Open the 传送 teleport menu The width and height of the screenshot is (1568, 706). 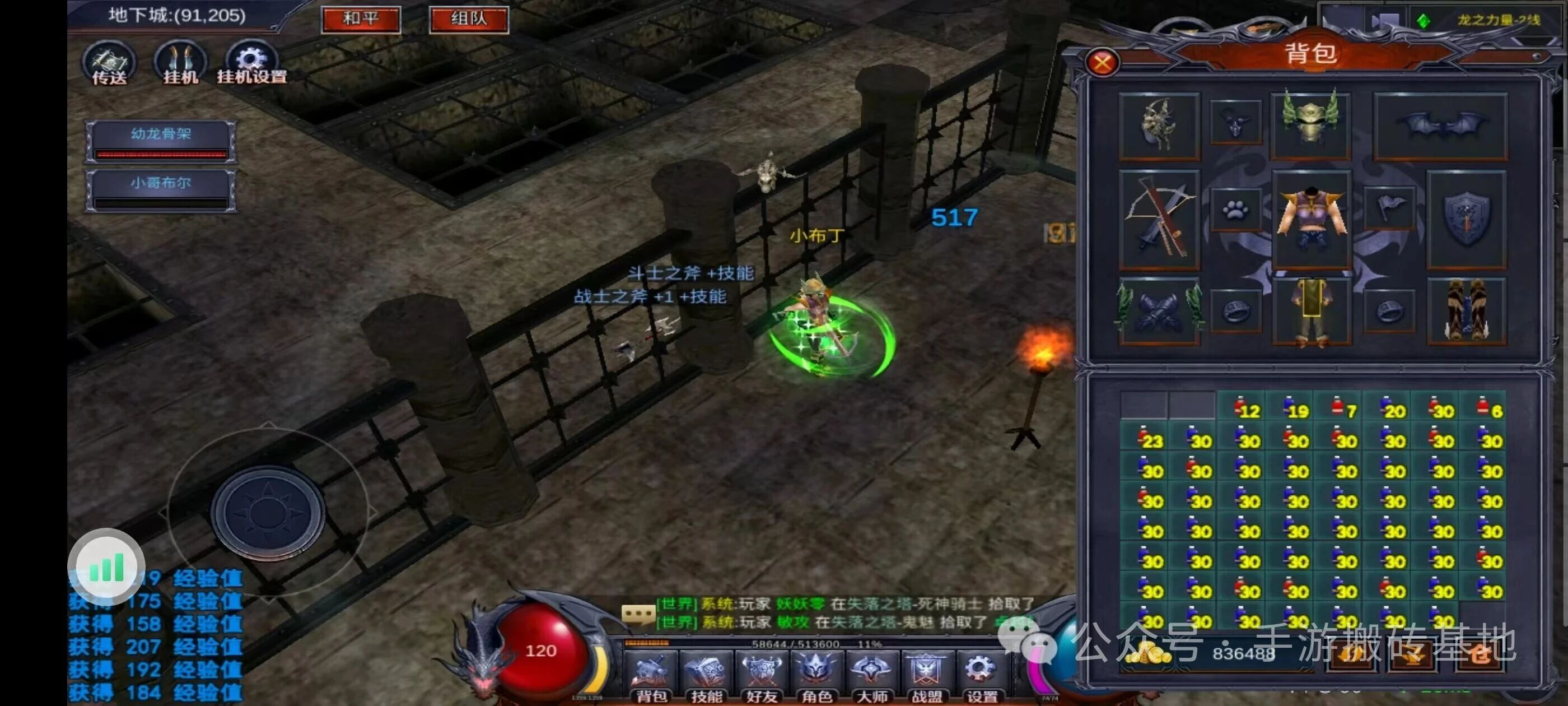click(x=110, y=63)
